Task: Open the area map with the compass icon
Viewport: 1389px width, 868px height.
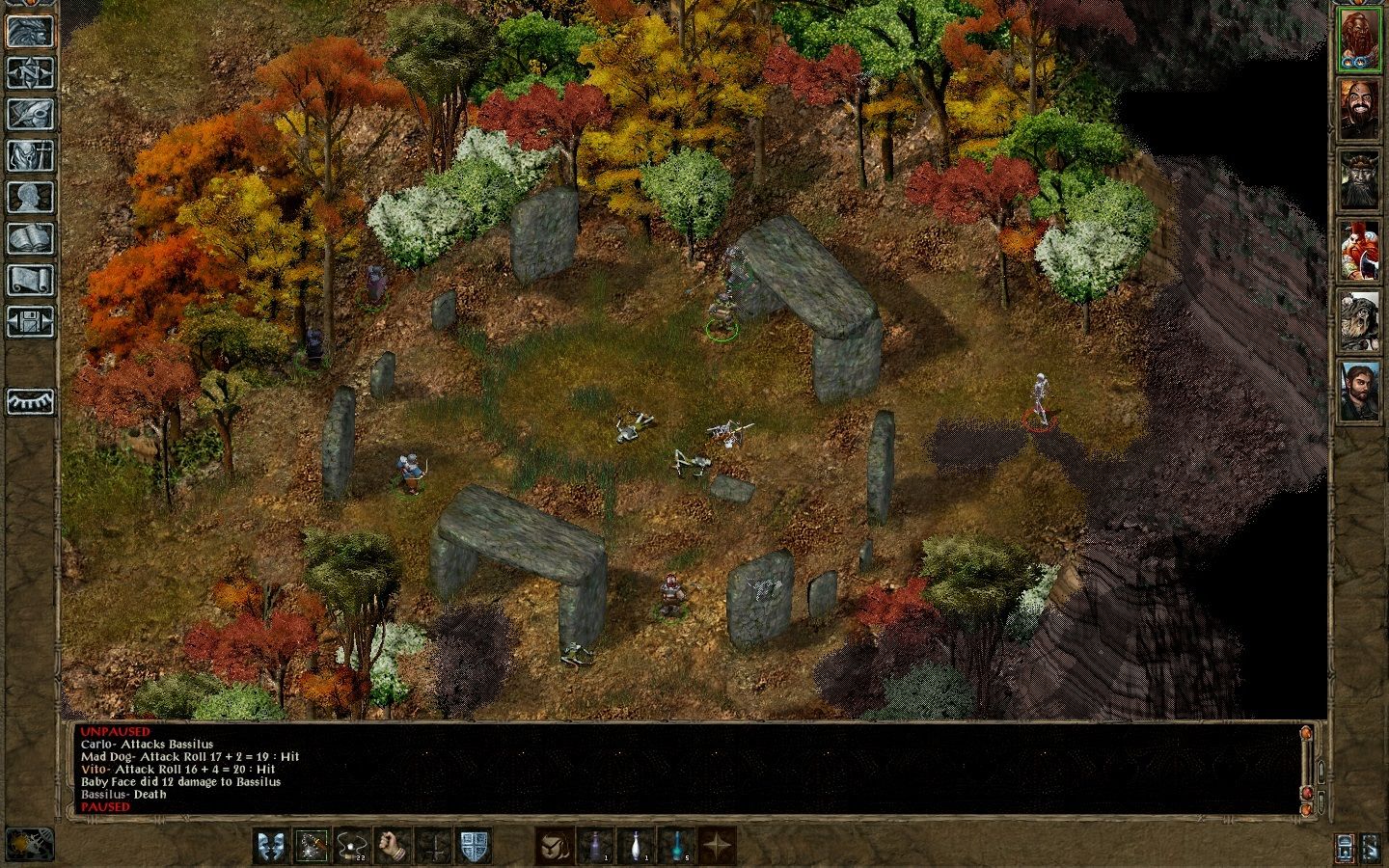Action: tap(30, 71)
